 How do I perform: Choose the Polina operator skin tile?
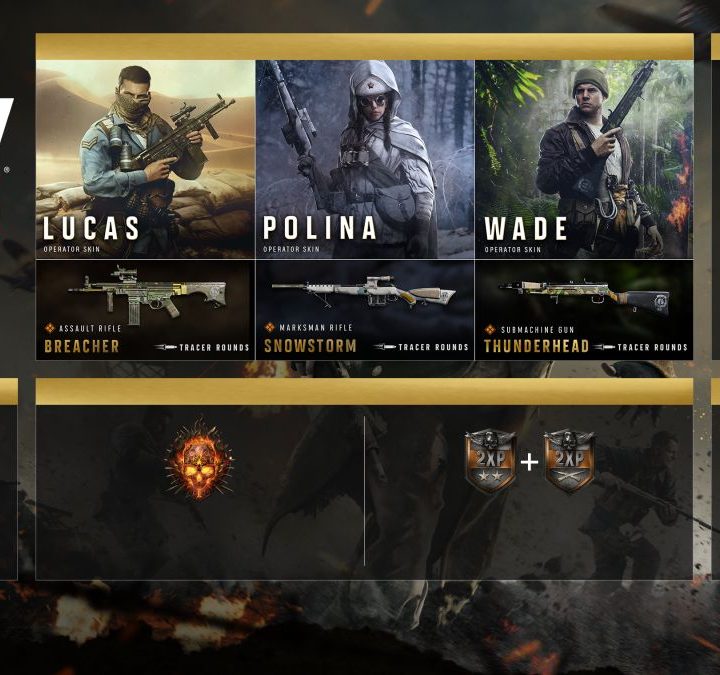(x=365, y=160)
